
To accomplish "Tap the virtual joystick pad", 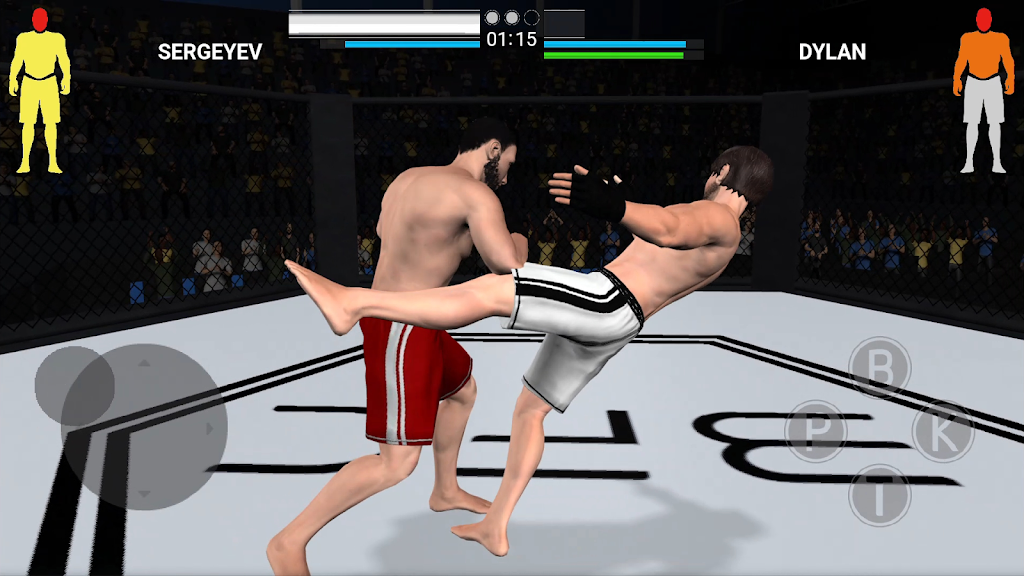I will tap(143, 427).
